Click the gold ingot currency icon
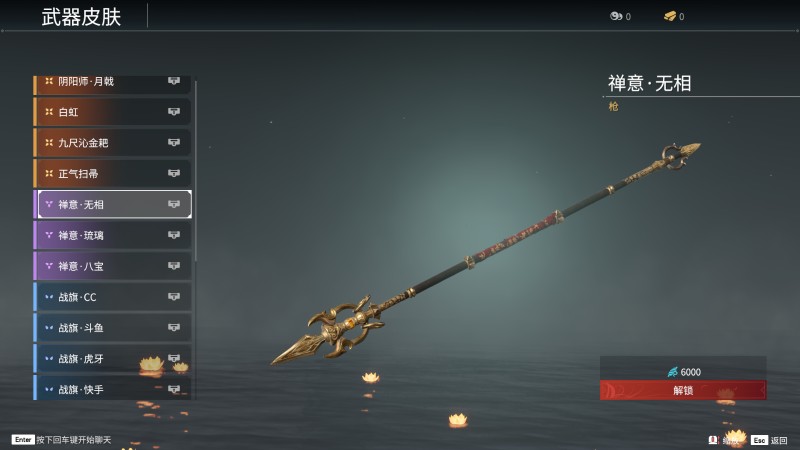 tap(668, 16)
